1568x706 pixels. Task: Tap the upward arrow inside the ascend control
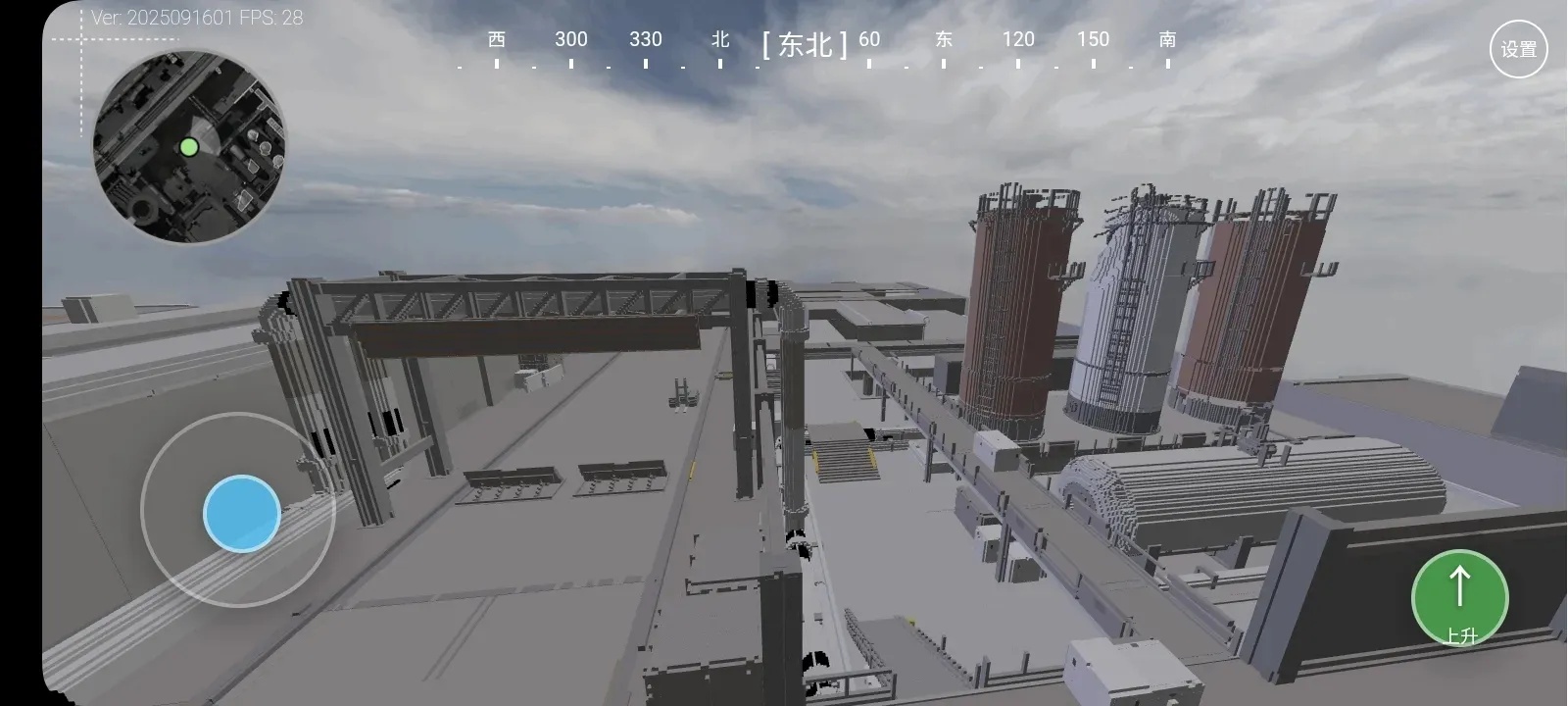[1459, 585]
